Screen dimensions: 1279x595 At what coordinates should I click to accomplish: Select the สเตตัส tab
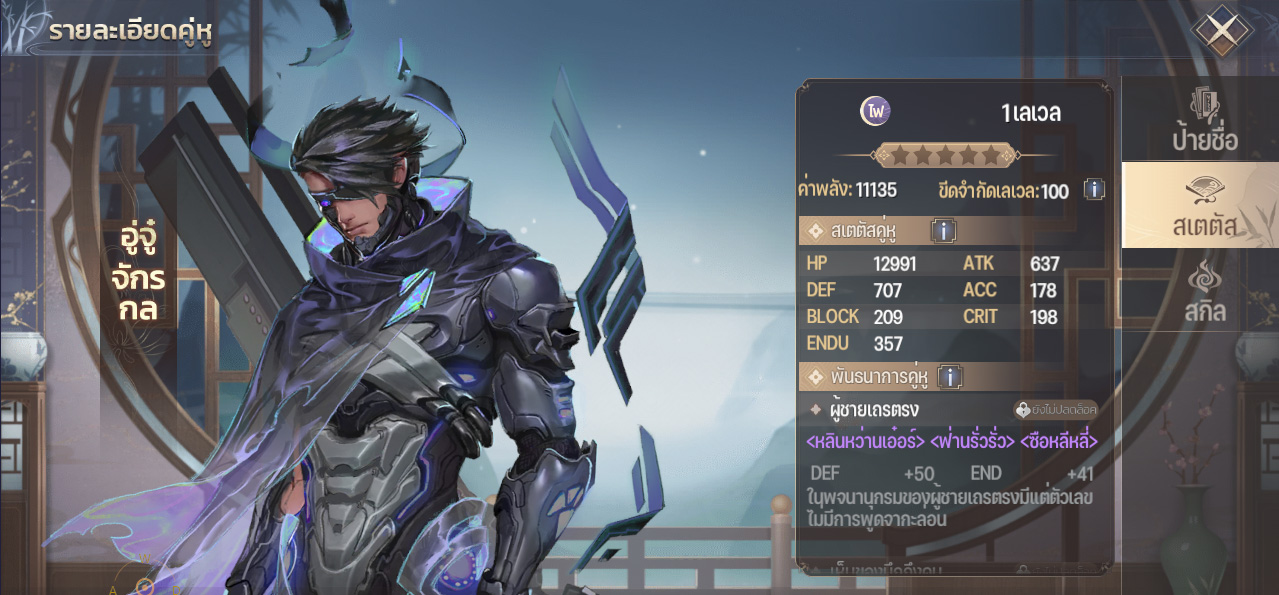(1202, 207)
